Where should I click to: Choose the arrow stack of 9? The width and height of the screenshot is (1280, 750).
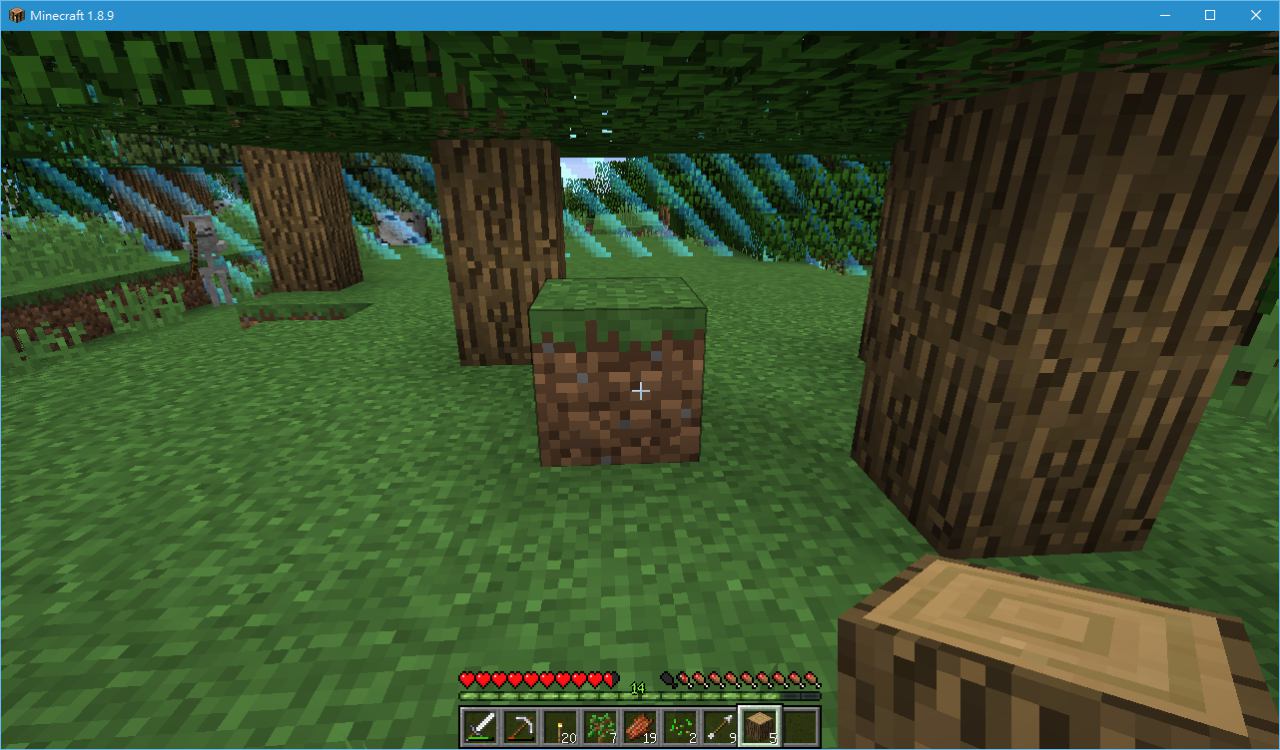pos(720,725)
